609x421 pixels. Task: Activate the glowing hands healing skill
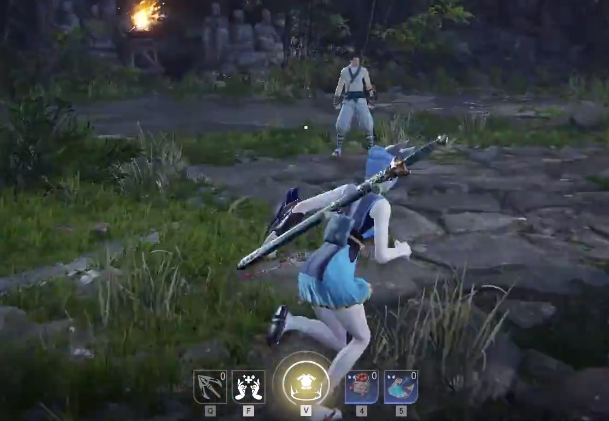(x=248, y=386)
